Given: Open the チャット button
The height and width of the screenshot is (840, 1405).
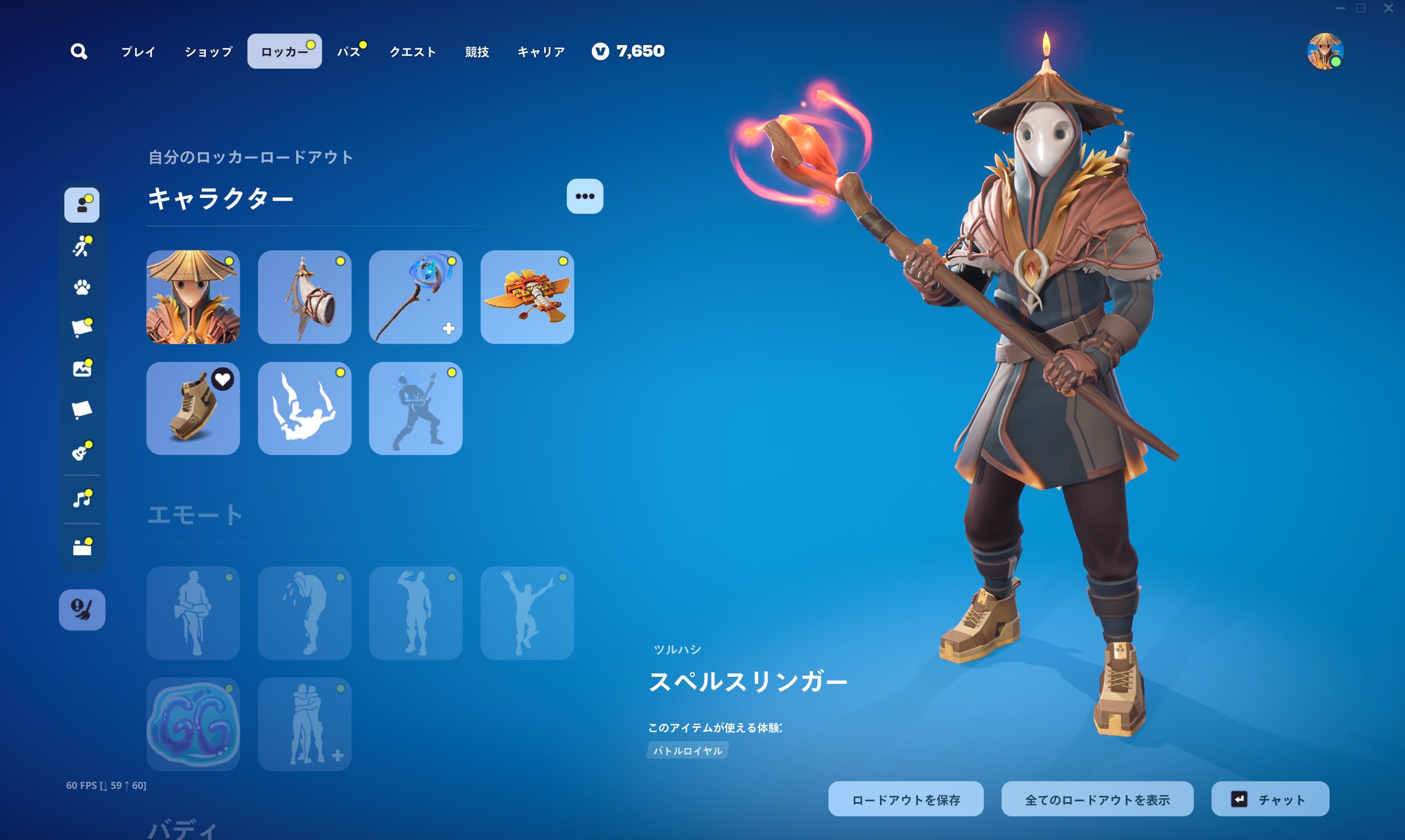Looking at the screenshot, I should pyautogui.click(x=1270, y=799).
